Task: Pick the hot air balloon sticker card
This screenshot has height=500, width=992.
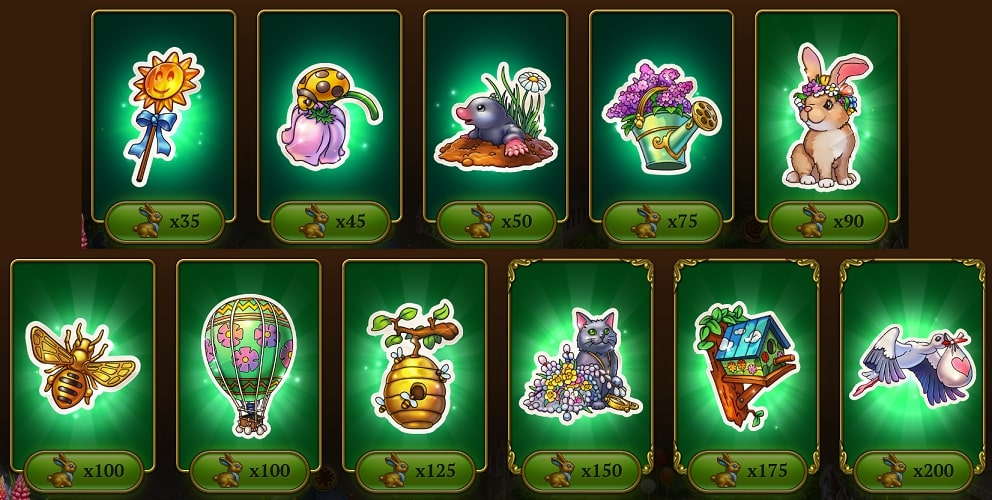Action: pos(249,362)
